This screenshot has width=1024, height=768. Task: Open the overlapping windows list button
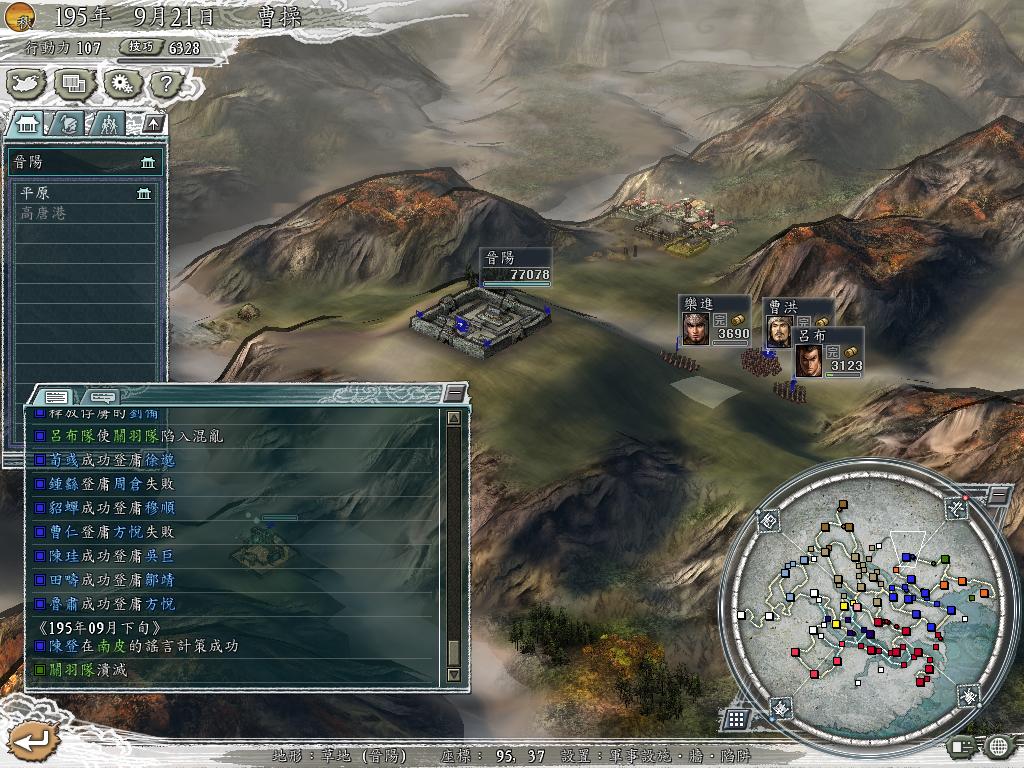74,84
